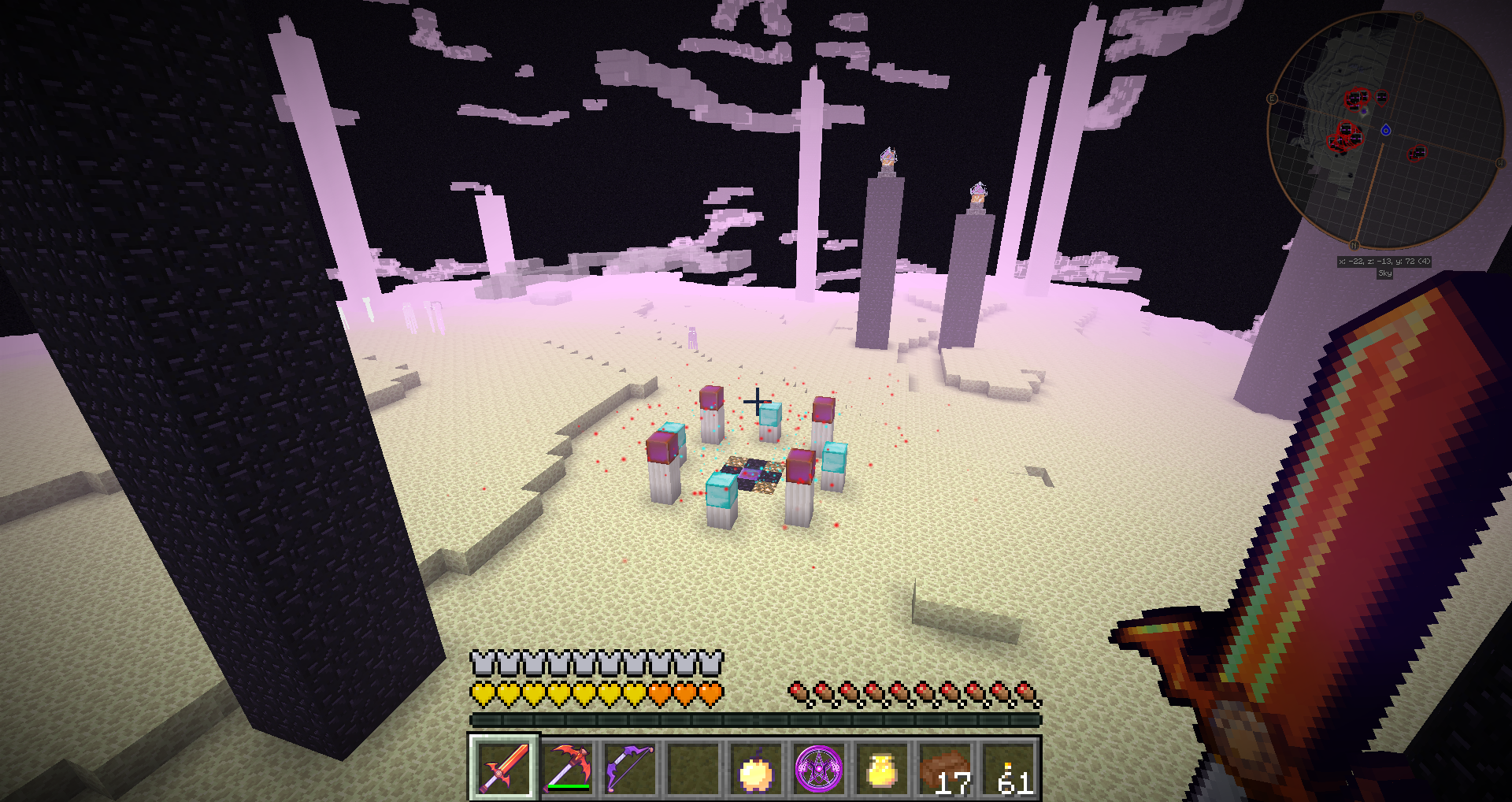
Task: Select the red-winged pickaxe hotbar slot
Action: pos(567,767)
